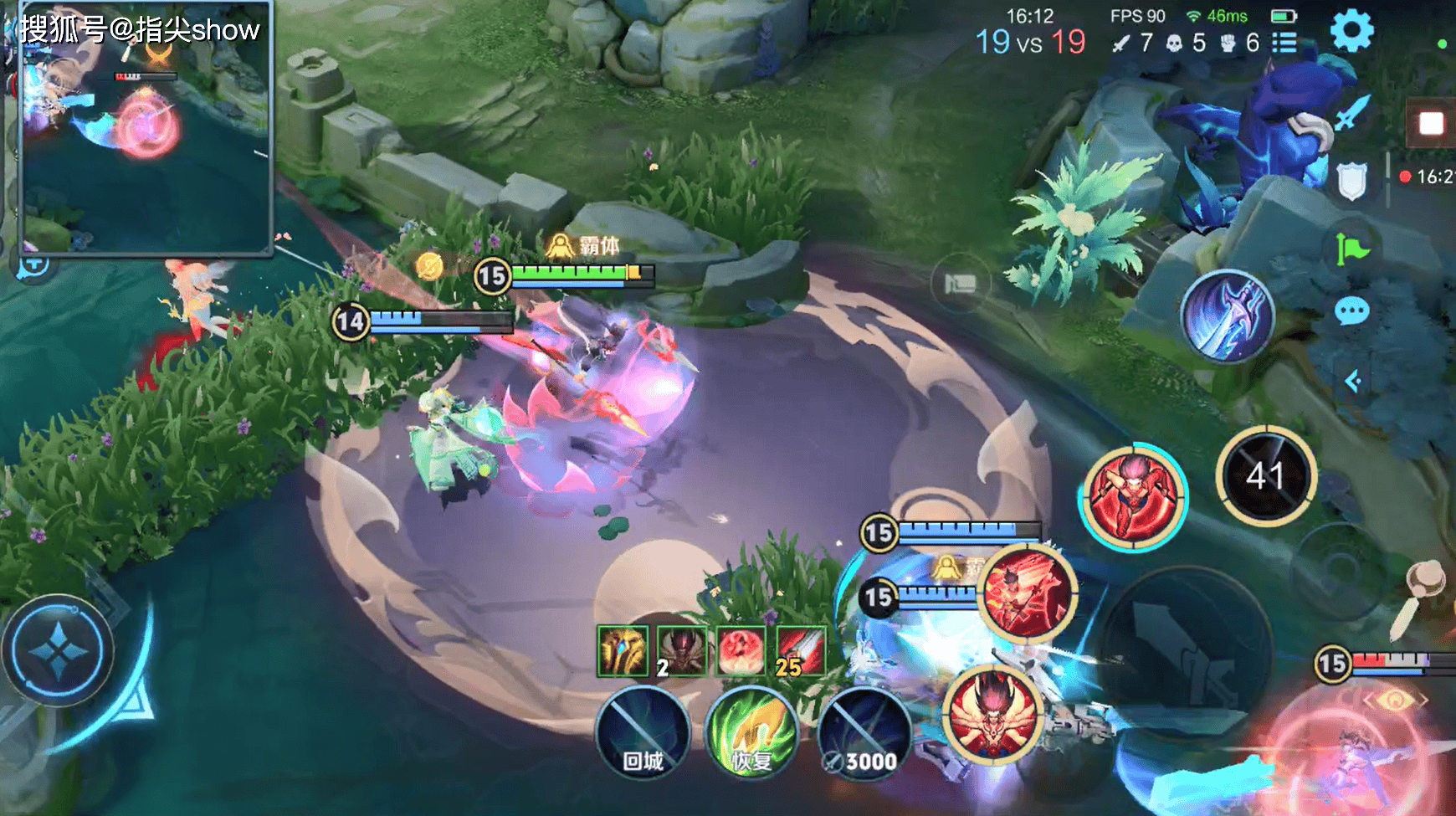
Task: Activate the summoner skill labeled 3000
Action: [x=865, y=734]
